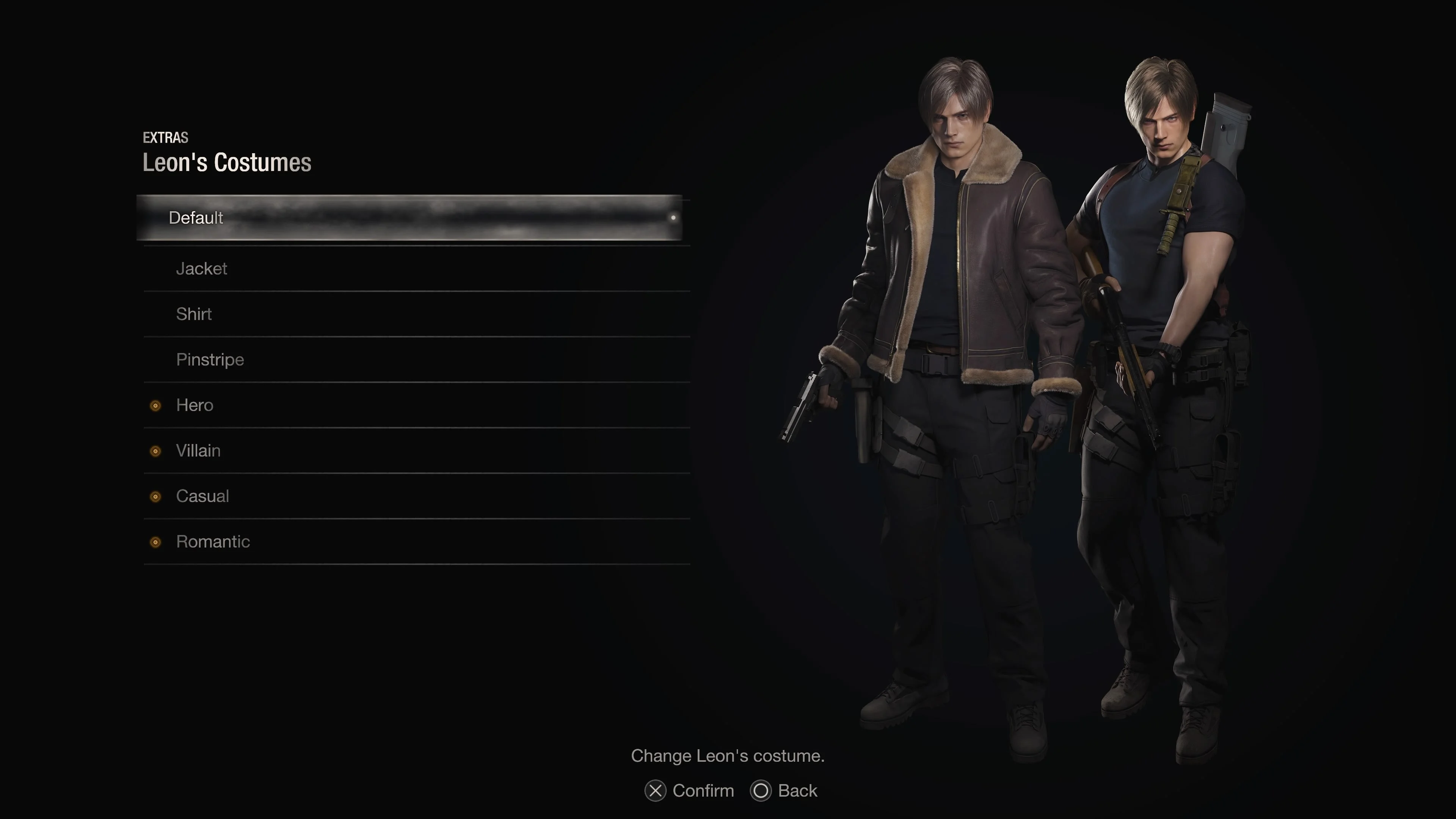The width and height of the screenshot is (1456, 819).
Task: Open the Shirt costume entry
Action: [x=194, y=314]
